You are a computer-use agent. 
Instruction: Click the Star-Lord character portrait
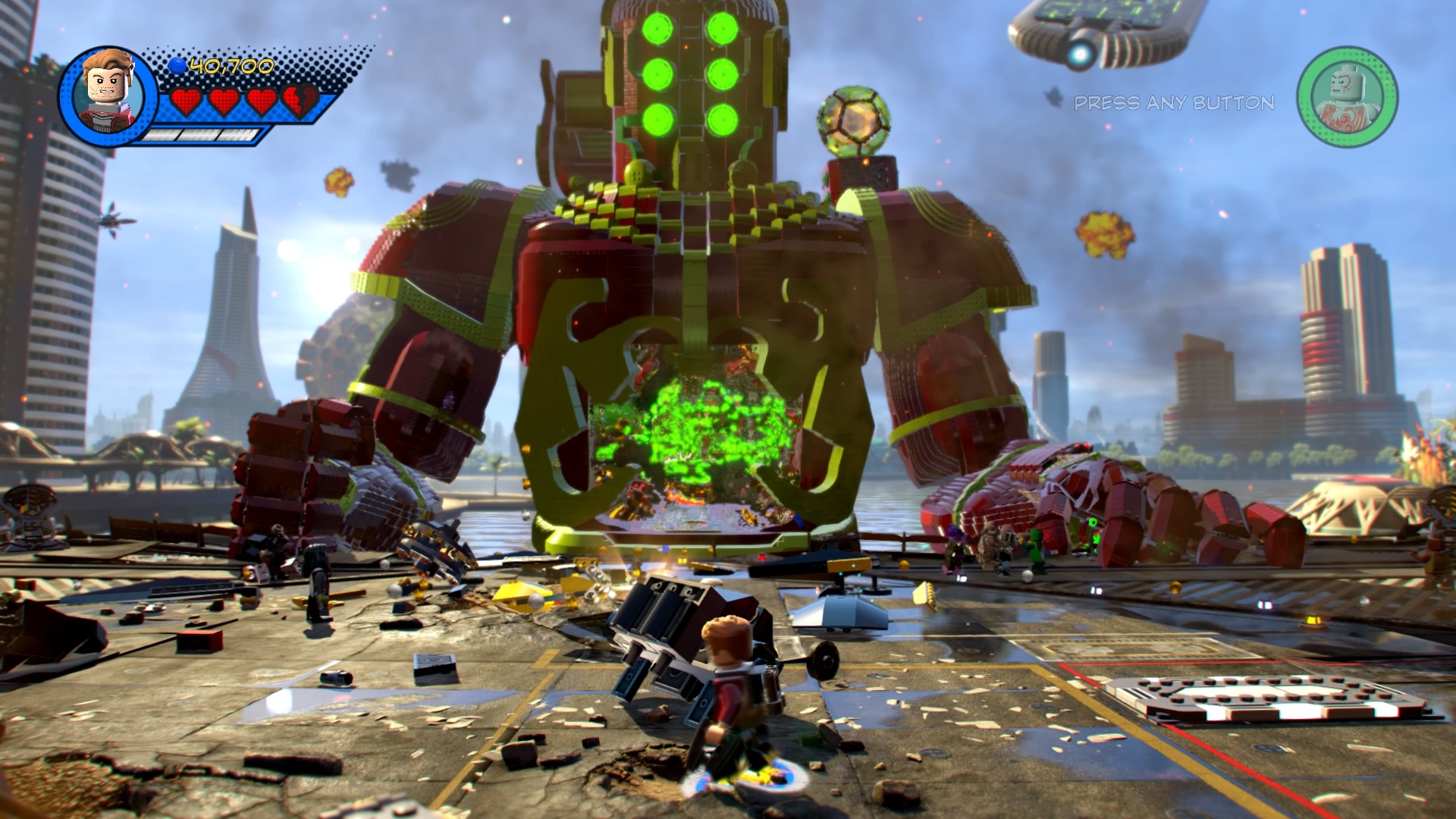pos(108,94)
